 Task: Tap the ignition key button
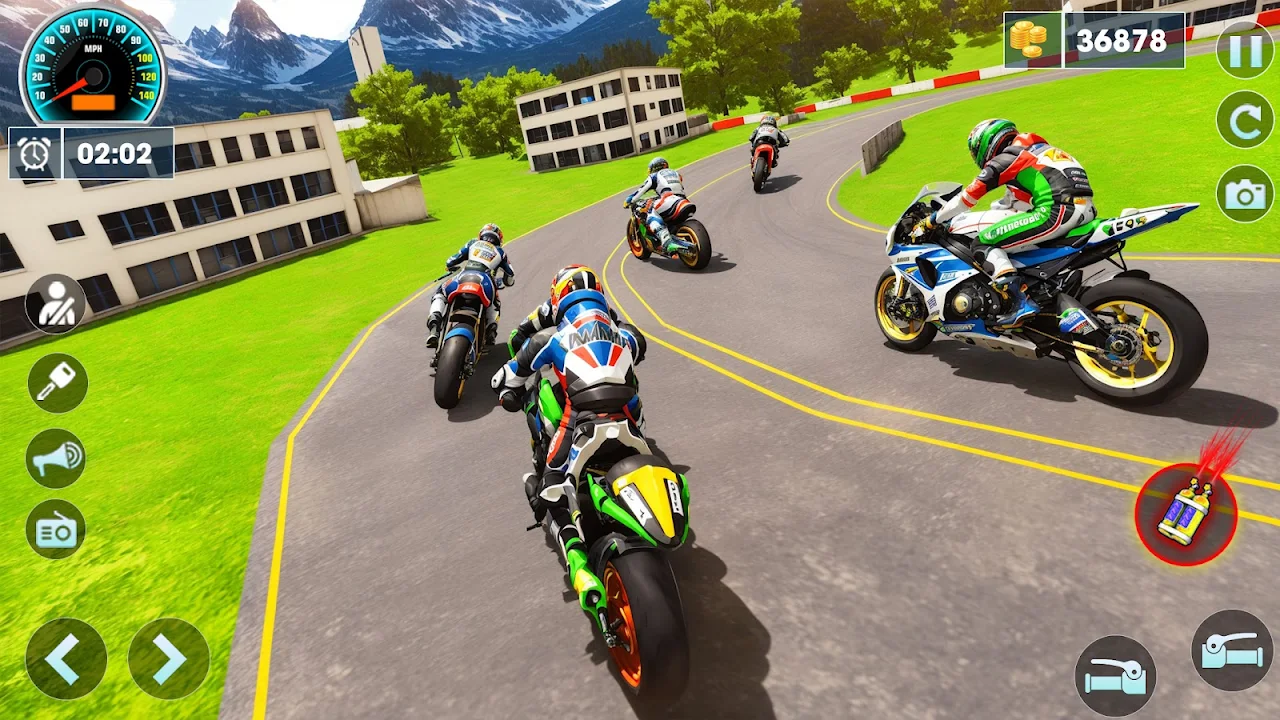point(57,383)
